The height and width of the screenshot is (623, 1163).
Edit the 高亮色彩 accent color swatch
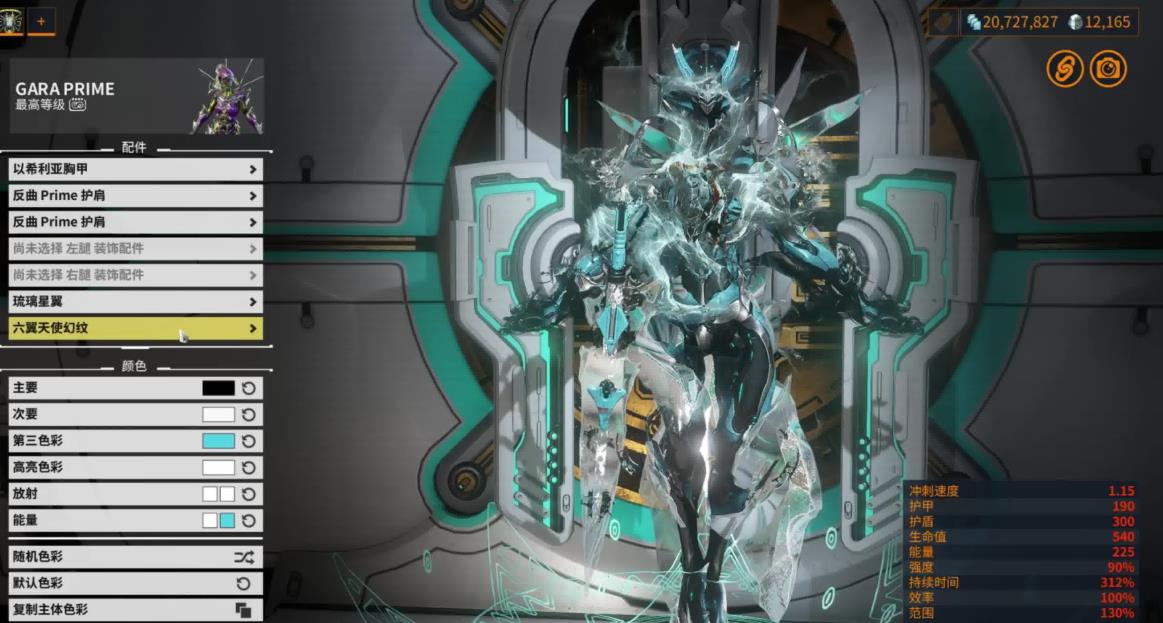[x=218, y=467]
